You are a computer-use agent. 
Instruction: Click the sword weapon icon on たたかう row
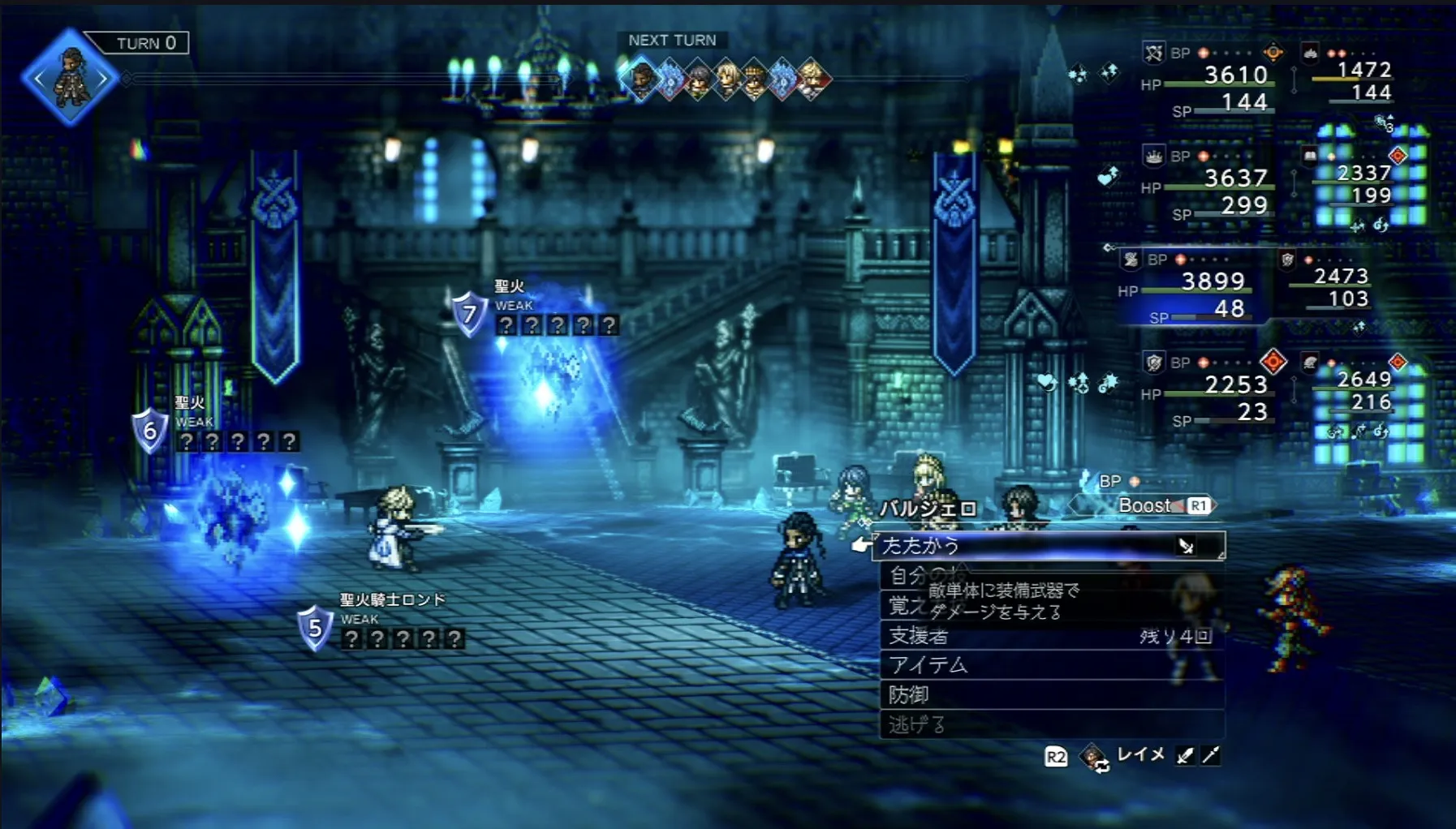click(1186, 547)
